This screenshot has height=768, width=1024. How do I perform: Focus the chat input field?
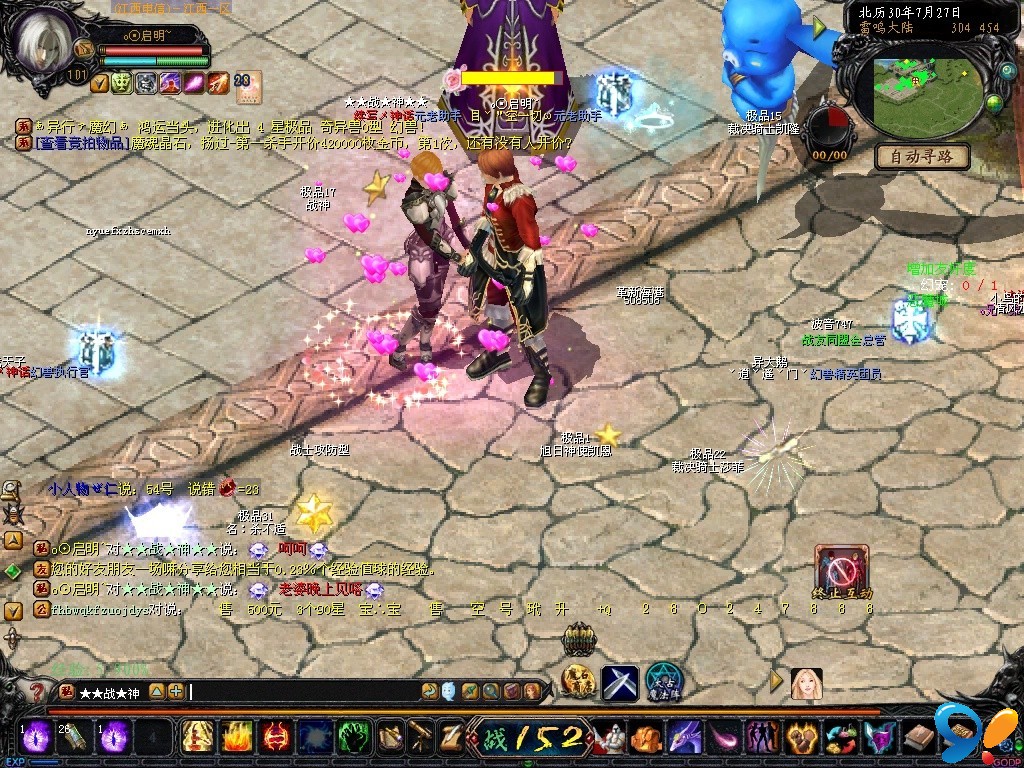(x=300, y=691)
